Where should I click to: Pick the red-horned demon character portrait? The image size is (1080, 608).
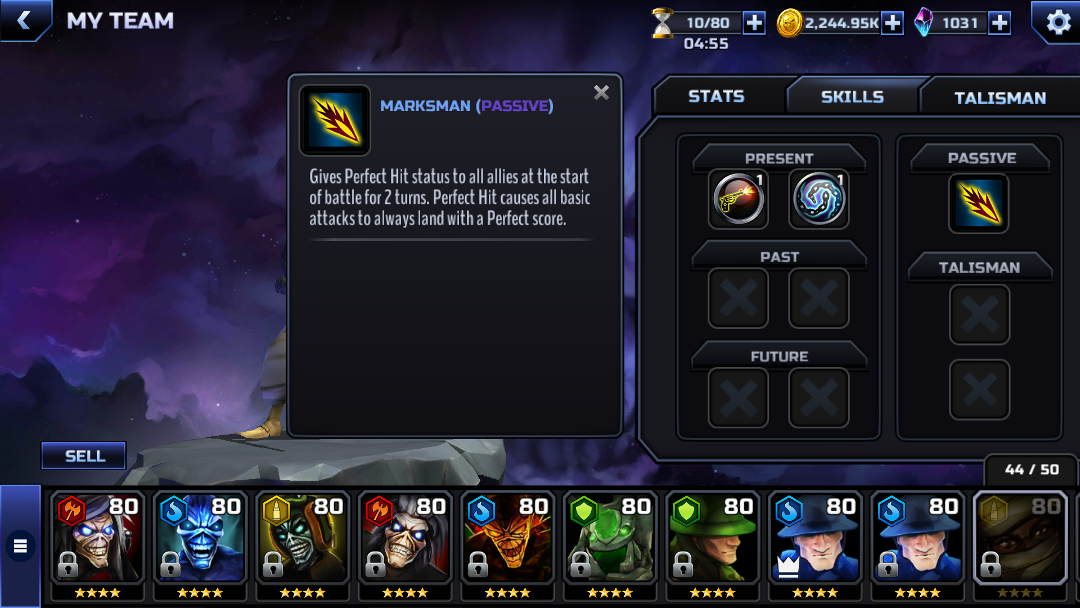click(x=508, y=540)
